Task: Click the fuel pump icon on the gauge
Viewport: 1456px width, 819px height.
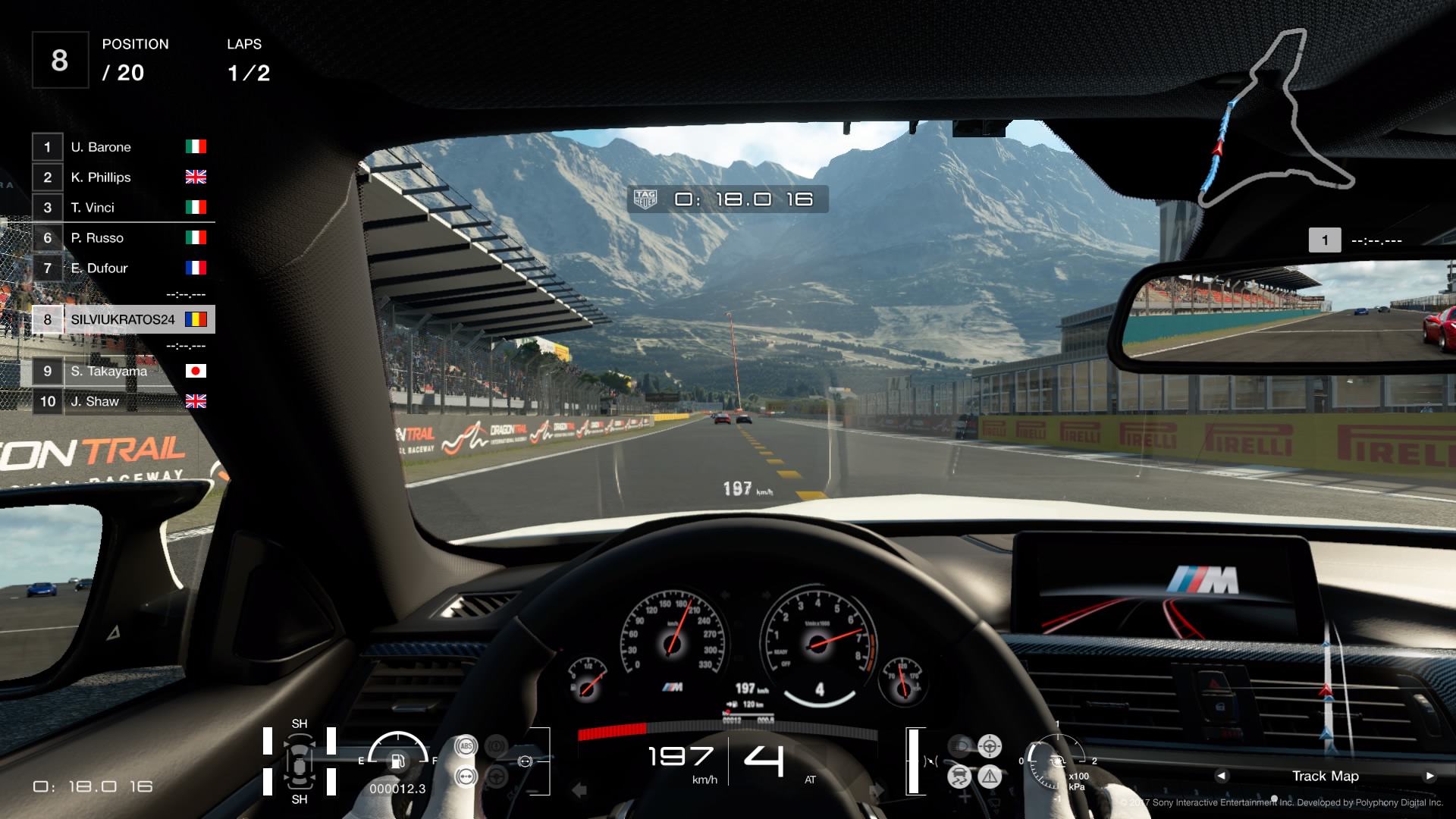Action: [397, 762]
